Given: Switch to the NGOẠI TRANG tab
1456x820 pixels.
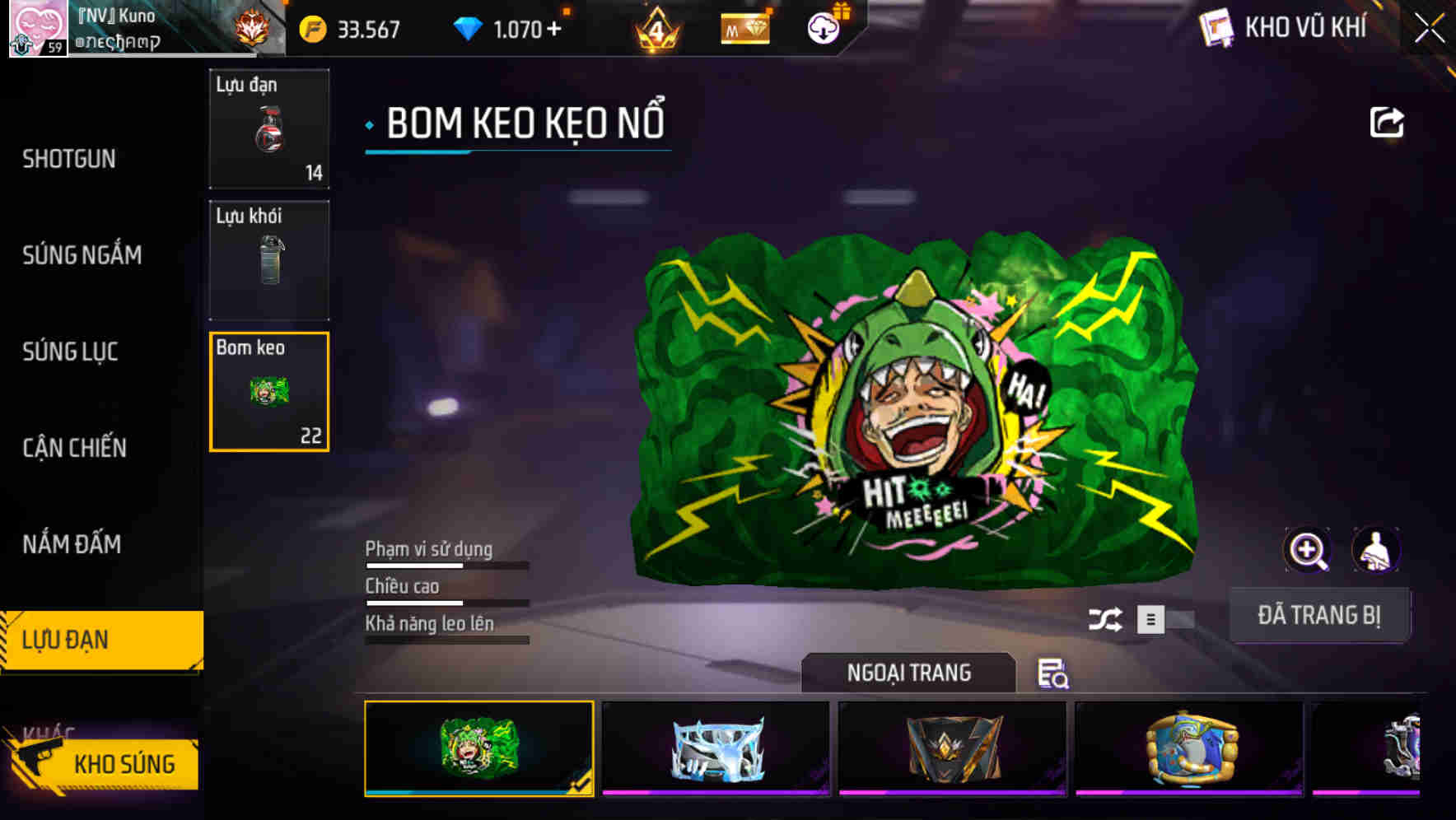Looking at the screenshot, I should (908, 673).
